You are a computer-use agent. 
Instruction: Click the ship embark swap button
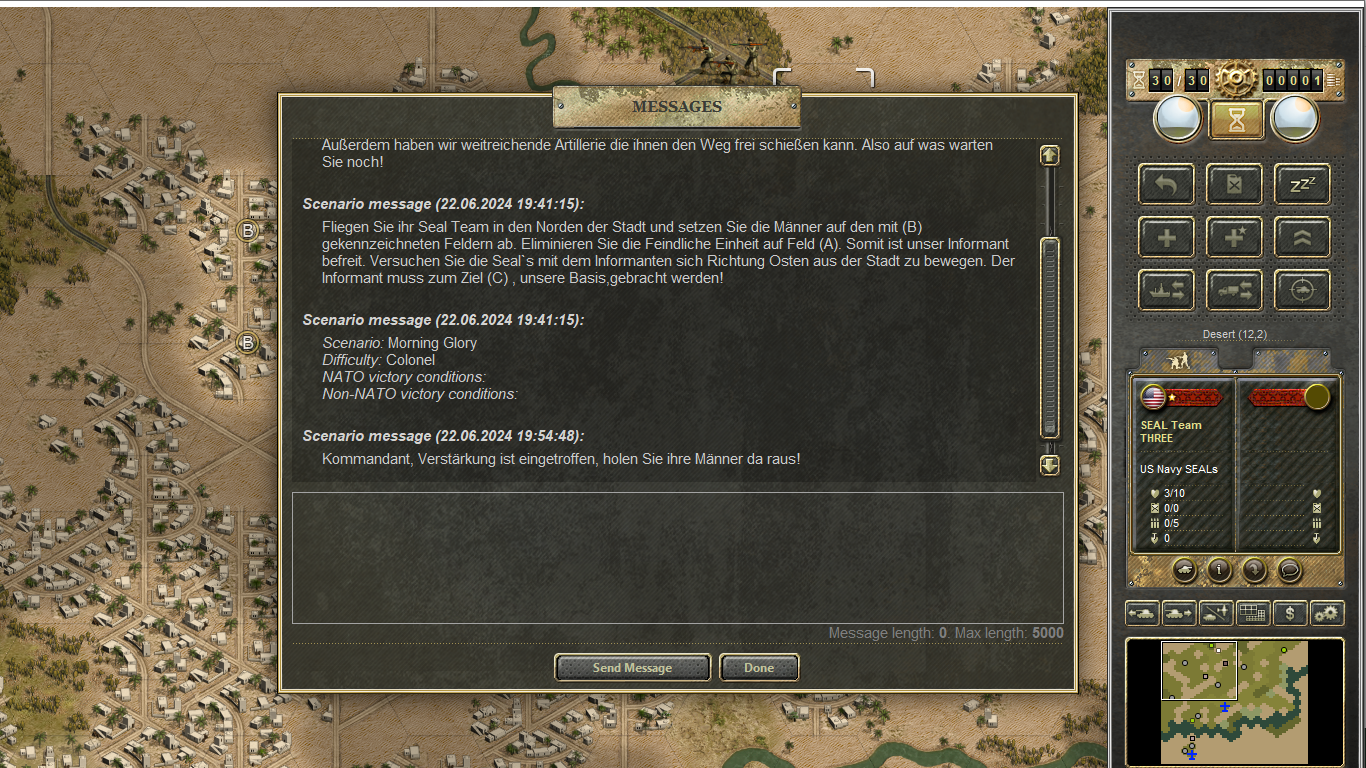1166,291
